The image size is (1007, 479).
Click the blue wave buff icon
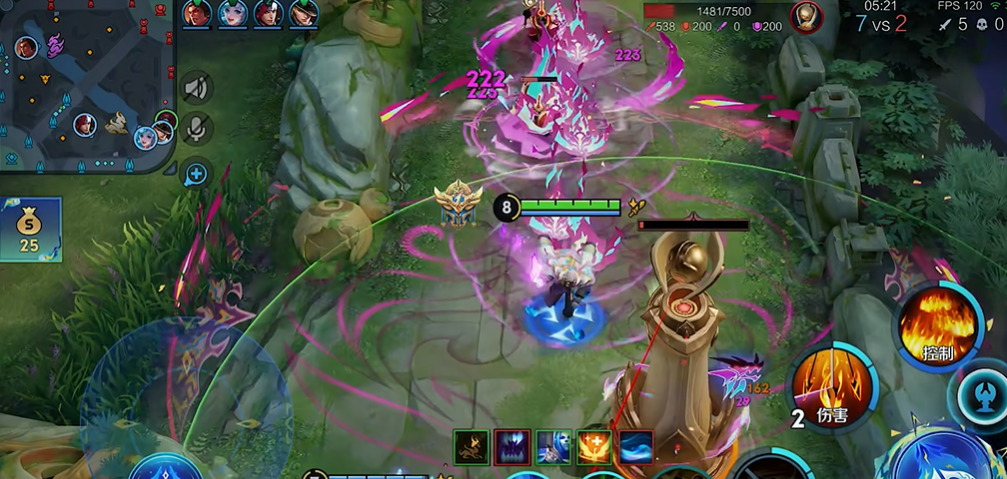636,447
